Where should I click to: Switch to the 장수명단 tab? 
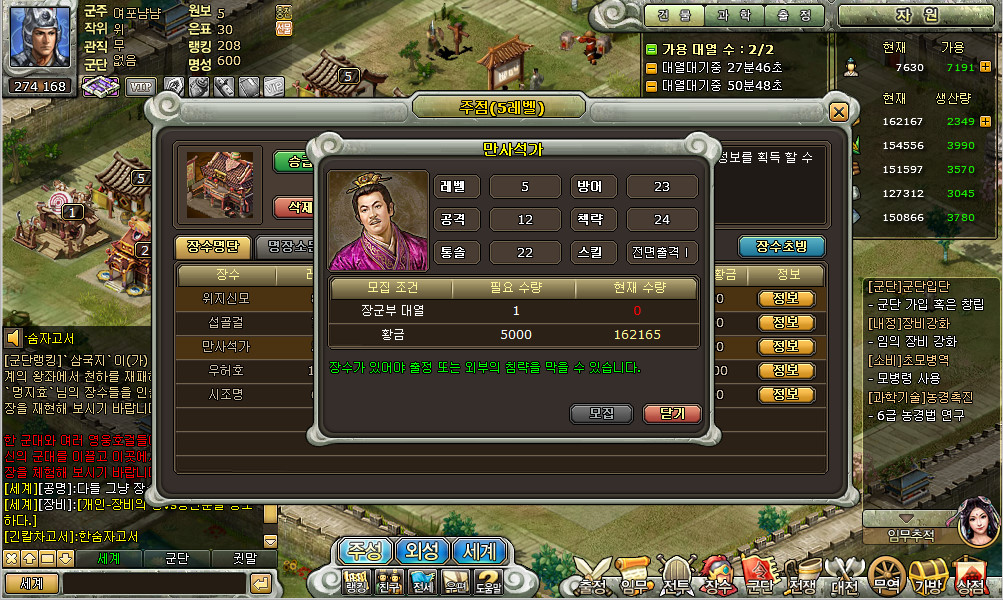point(213,247)
